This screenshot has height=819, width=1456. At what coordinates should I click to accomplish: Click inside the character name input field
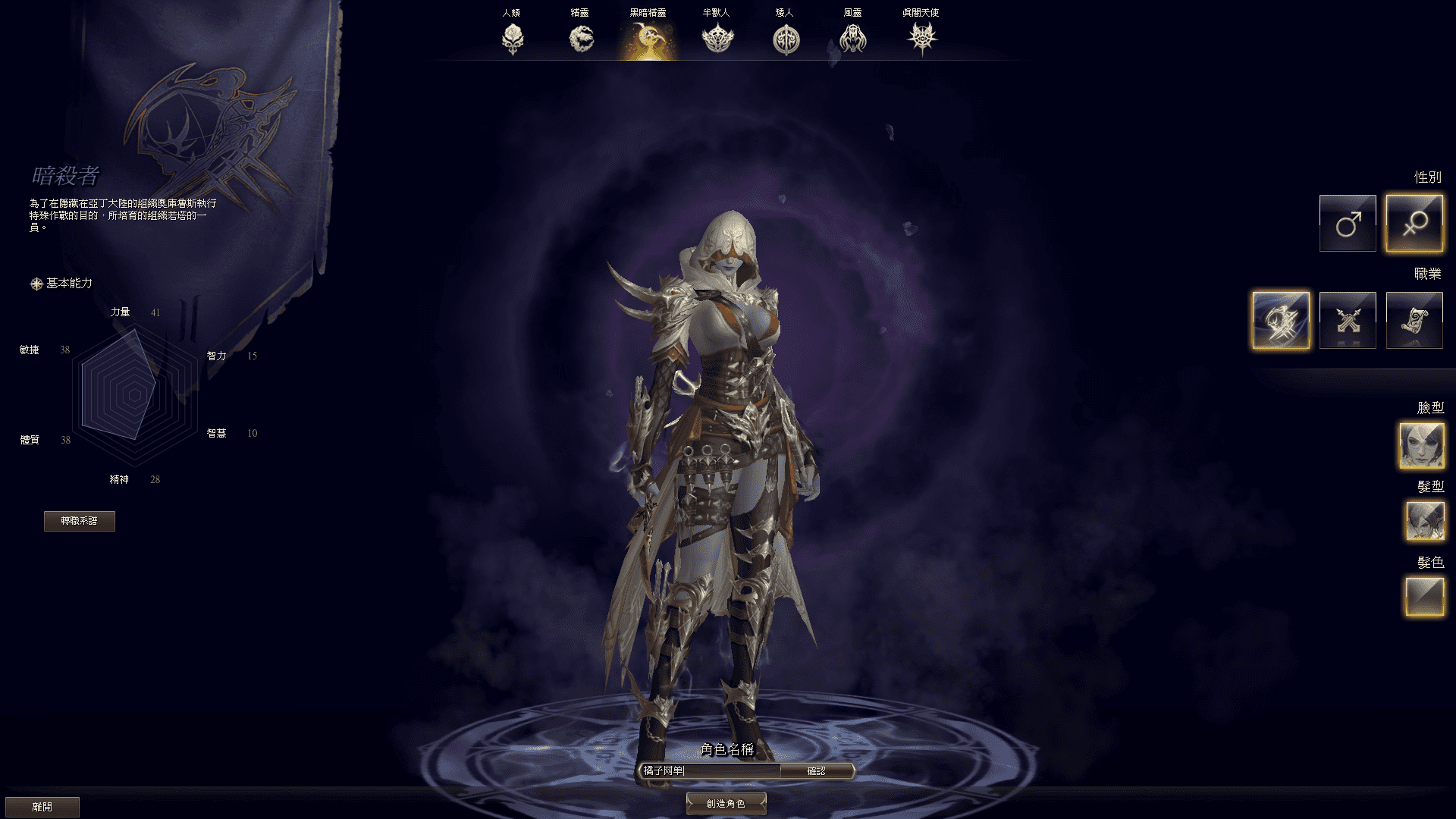tap(713, 770)
